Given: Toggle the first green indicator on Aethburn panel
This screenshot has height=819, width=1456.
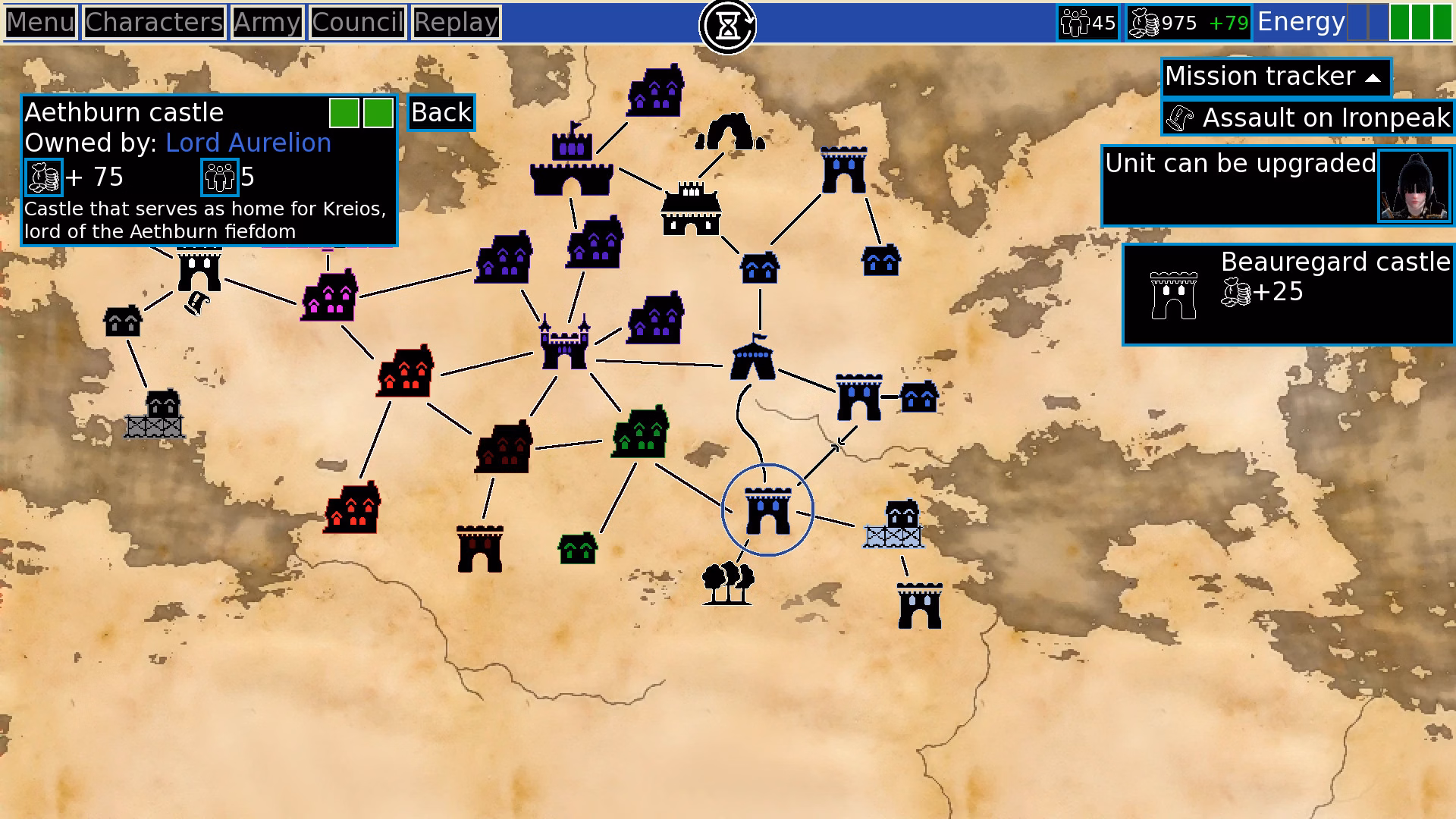Looking at the screenshot, I should tap(345, 111).
